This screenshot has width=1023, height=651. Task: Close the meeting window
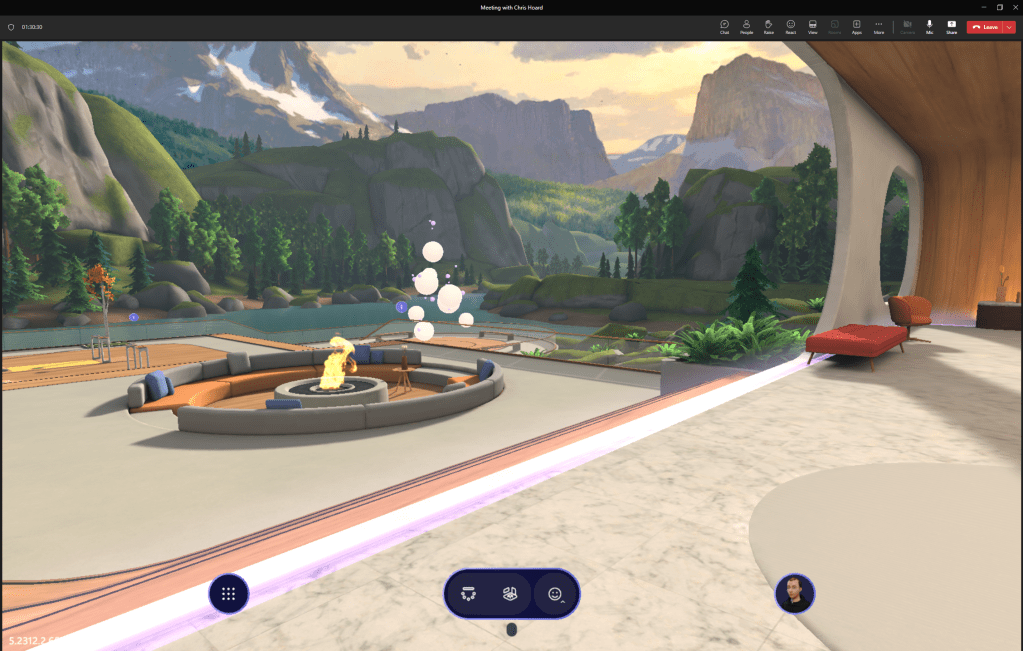pos(1013,7)
